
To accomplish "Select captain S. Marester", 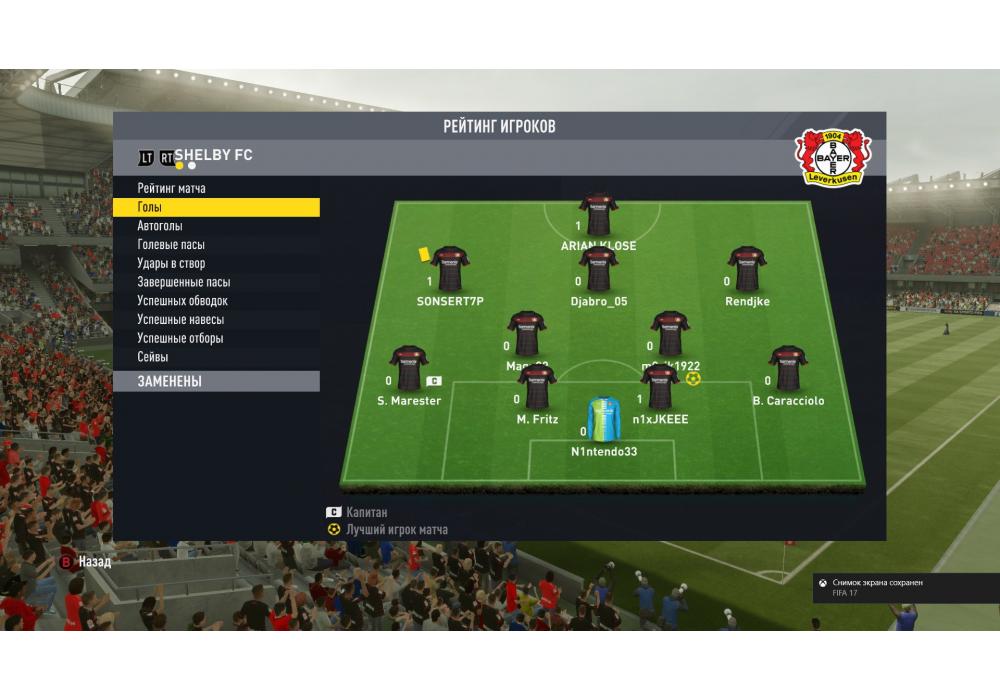I will pyautogui.click(x=408, y=369).
